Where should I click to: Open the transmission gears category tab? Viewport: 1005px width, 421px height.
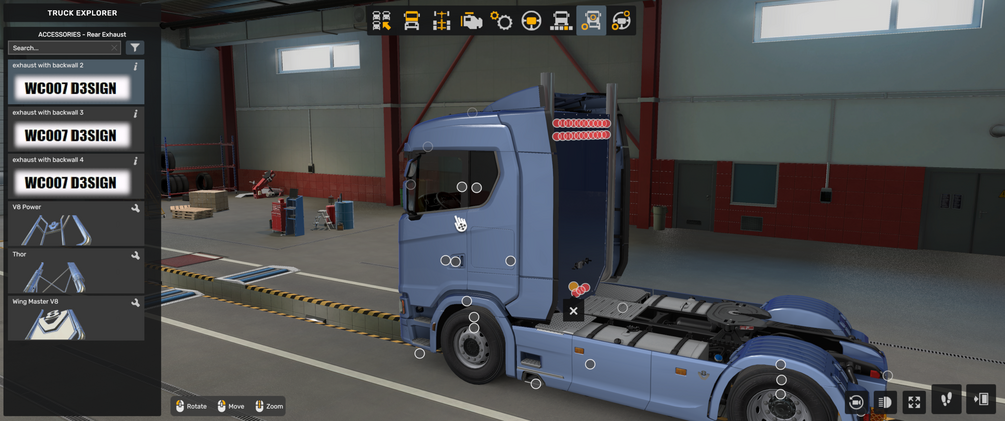point(501,21)
